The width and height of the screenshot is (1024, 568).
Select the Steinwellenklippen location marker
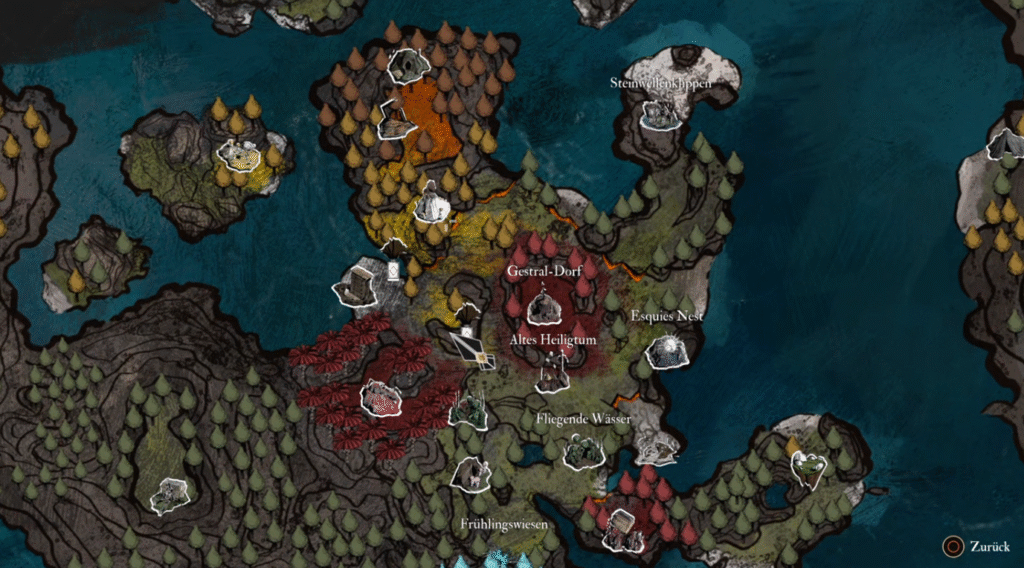(x=660, y=114)
